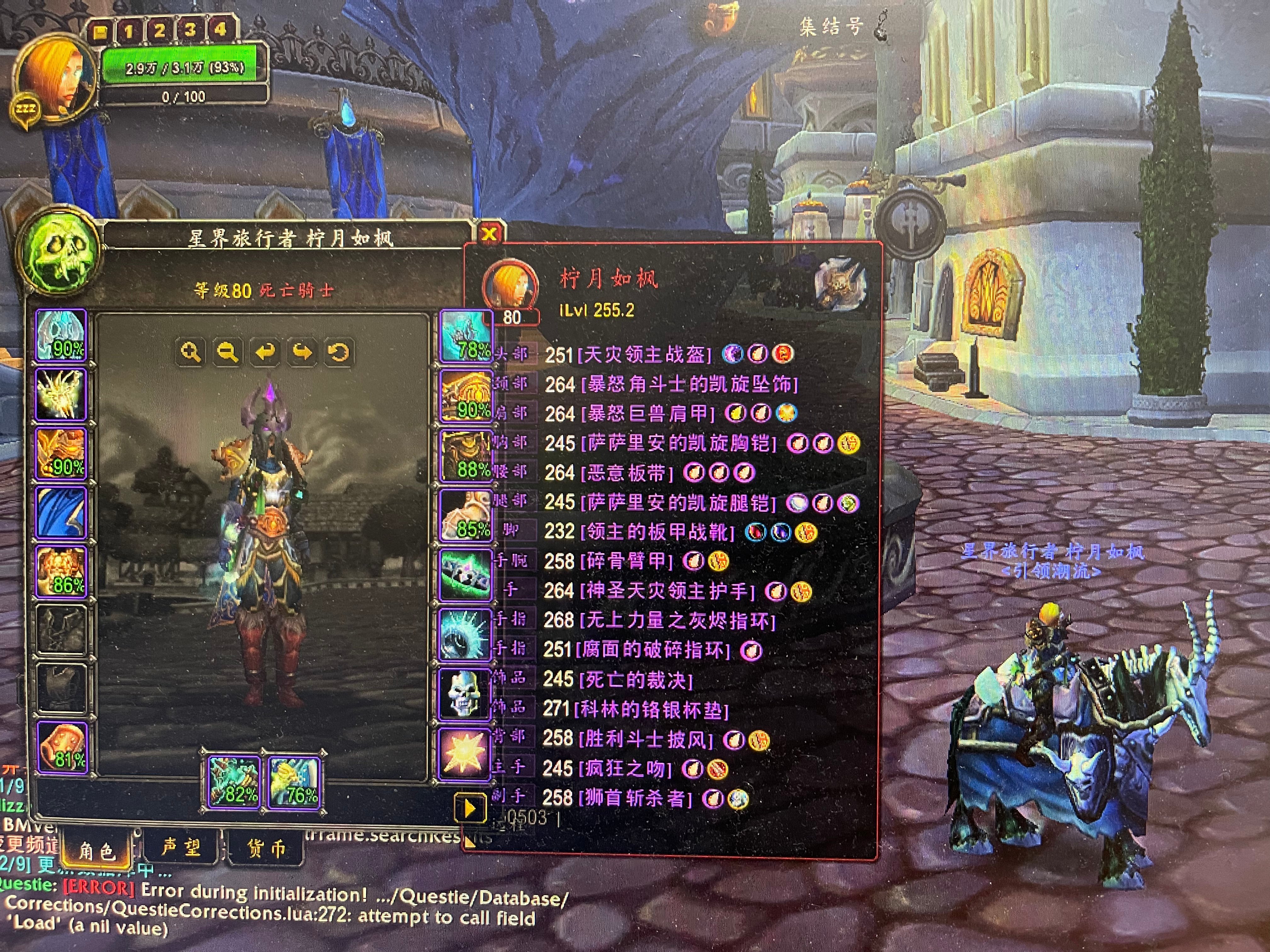This screenshot has height=952, width=1270.
Task: Zoom in on the character model
Action: (x=191, y=352)
